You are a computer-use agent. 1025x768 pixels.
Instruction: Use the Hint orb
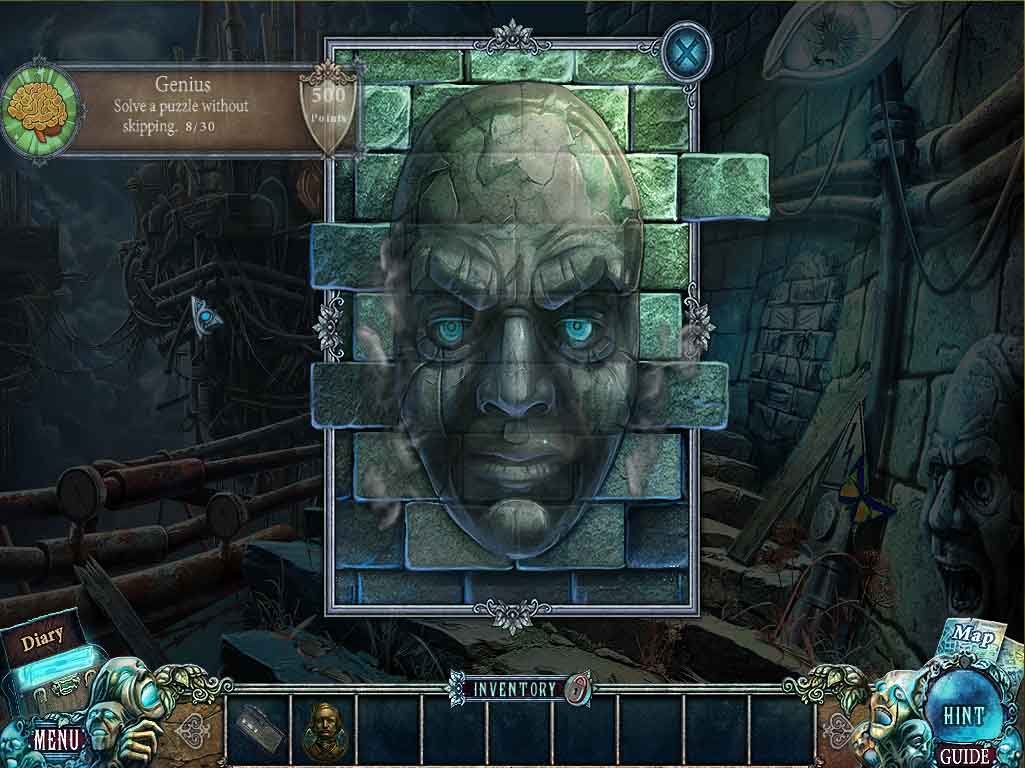point(963,715)
